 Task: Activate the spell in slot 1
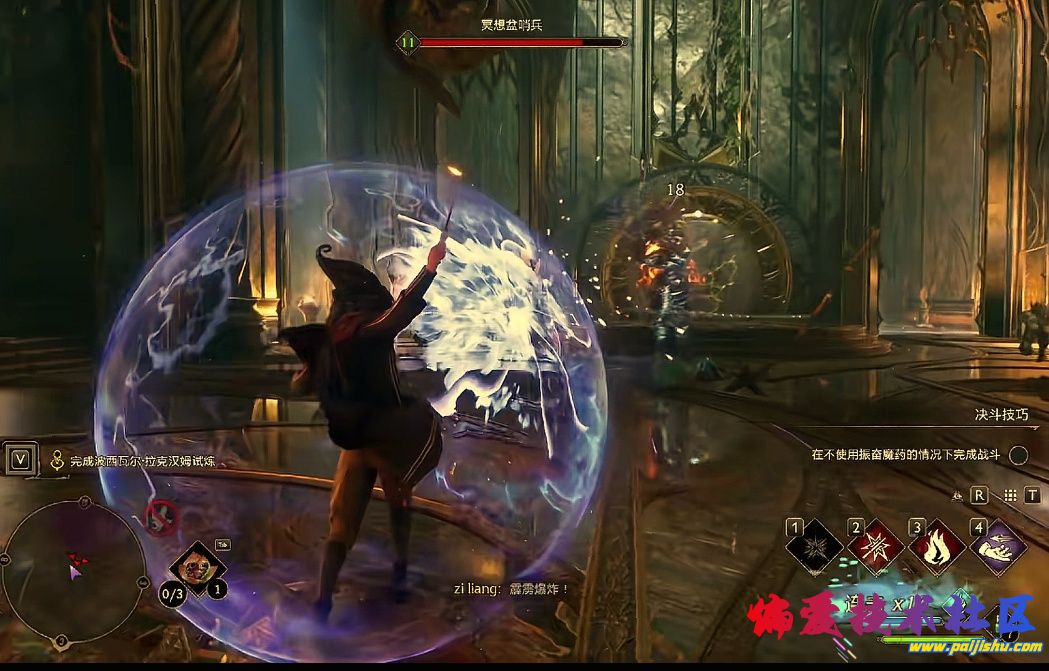(x=815, y=548)
